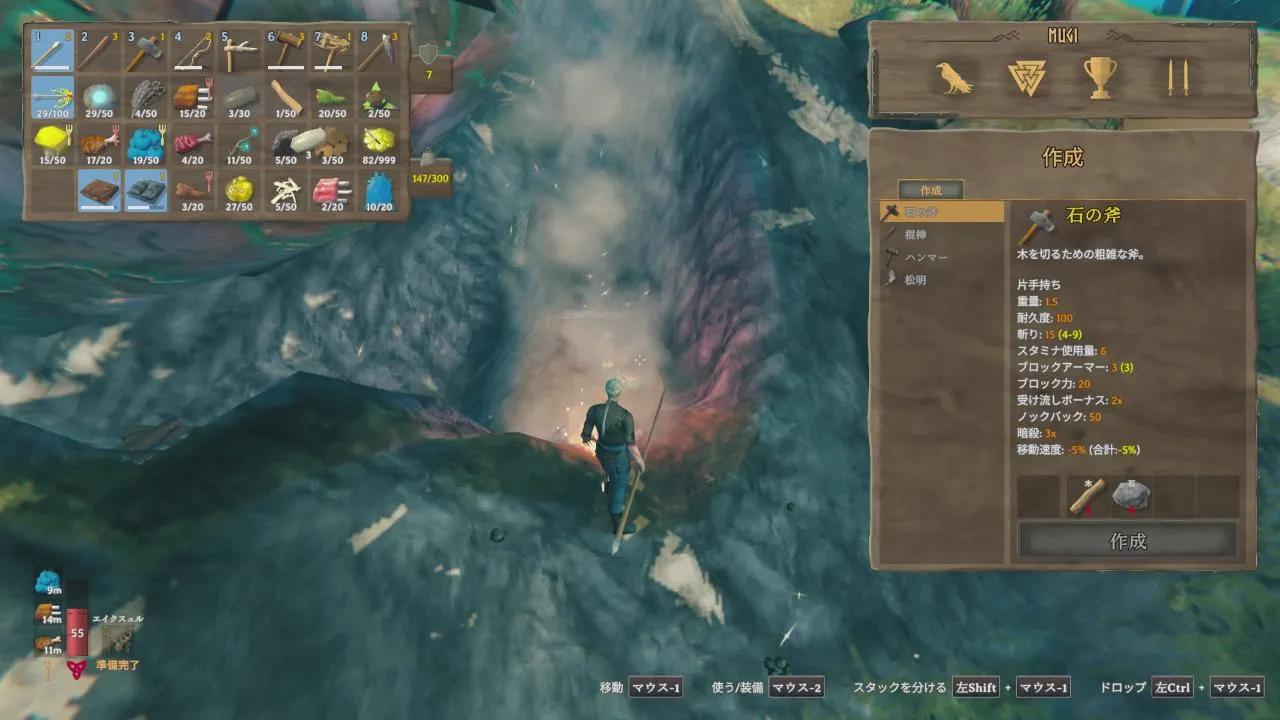Choose the 棍棒 recipe
The height and width of the screenshot is (720, 1280).
[941, 234]
